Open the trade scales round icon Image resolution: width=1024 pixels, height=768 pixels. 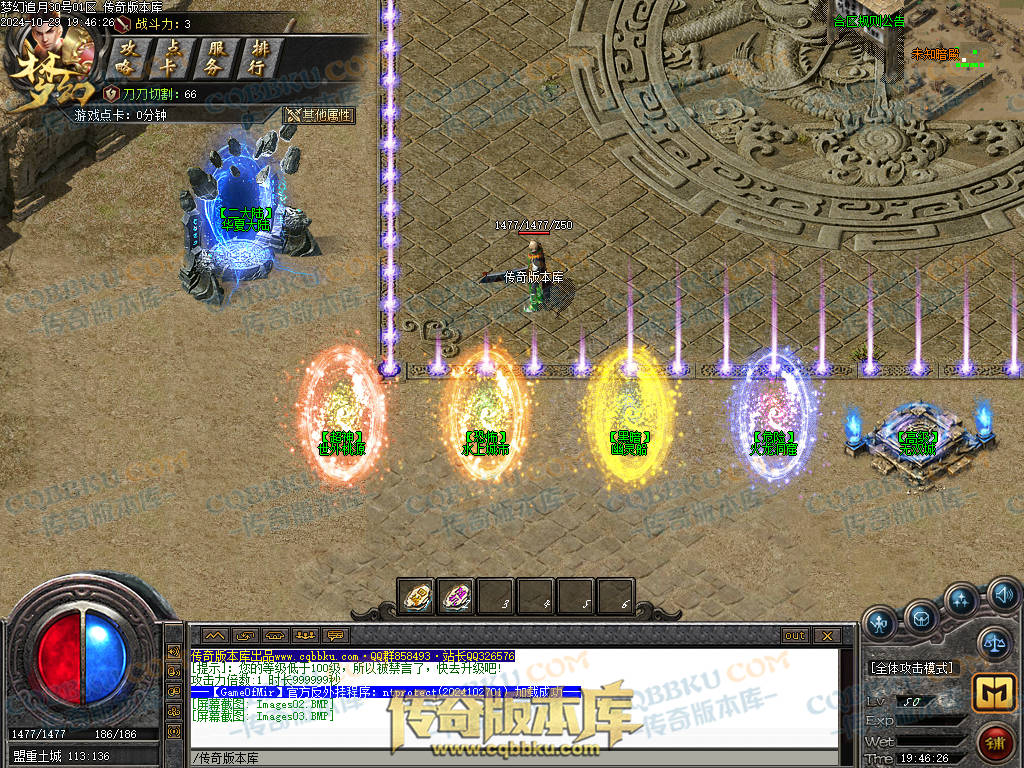[x=993, y=643]
